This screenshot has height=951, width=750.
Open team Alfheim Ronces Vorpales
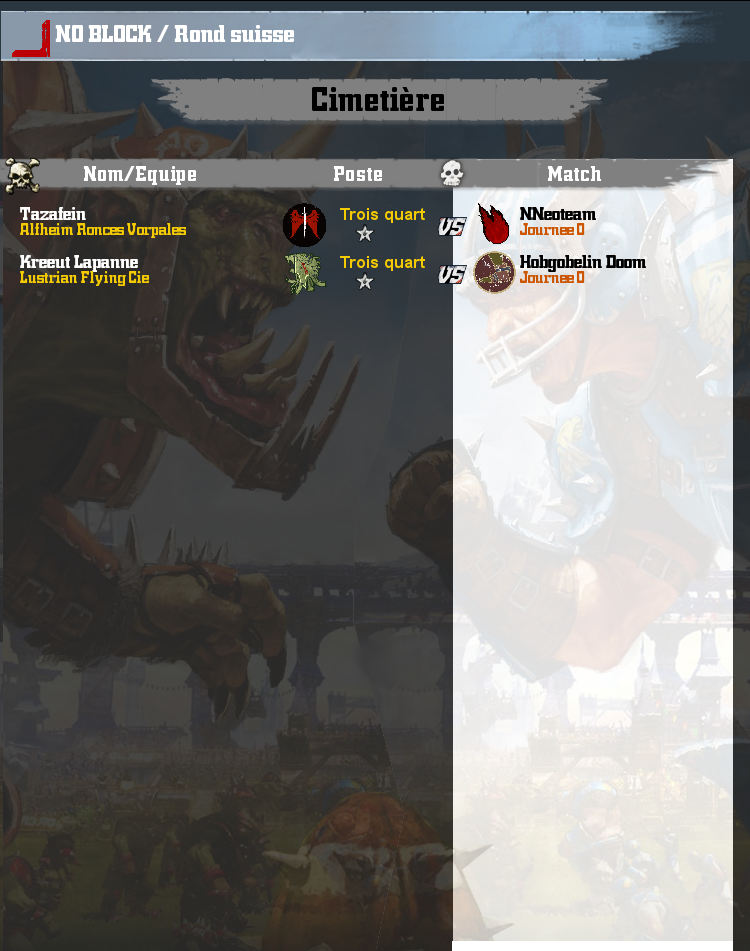point(103,230)
